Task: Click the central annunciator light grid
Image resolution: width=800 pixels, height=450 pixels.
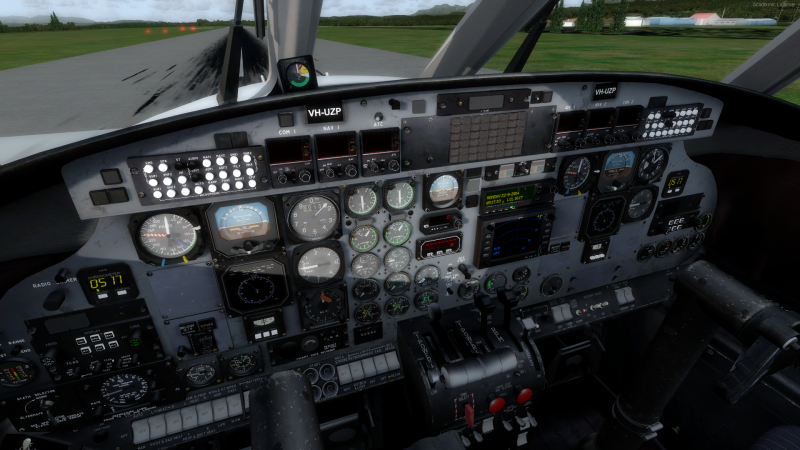Action: tap(487, 136)
